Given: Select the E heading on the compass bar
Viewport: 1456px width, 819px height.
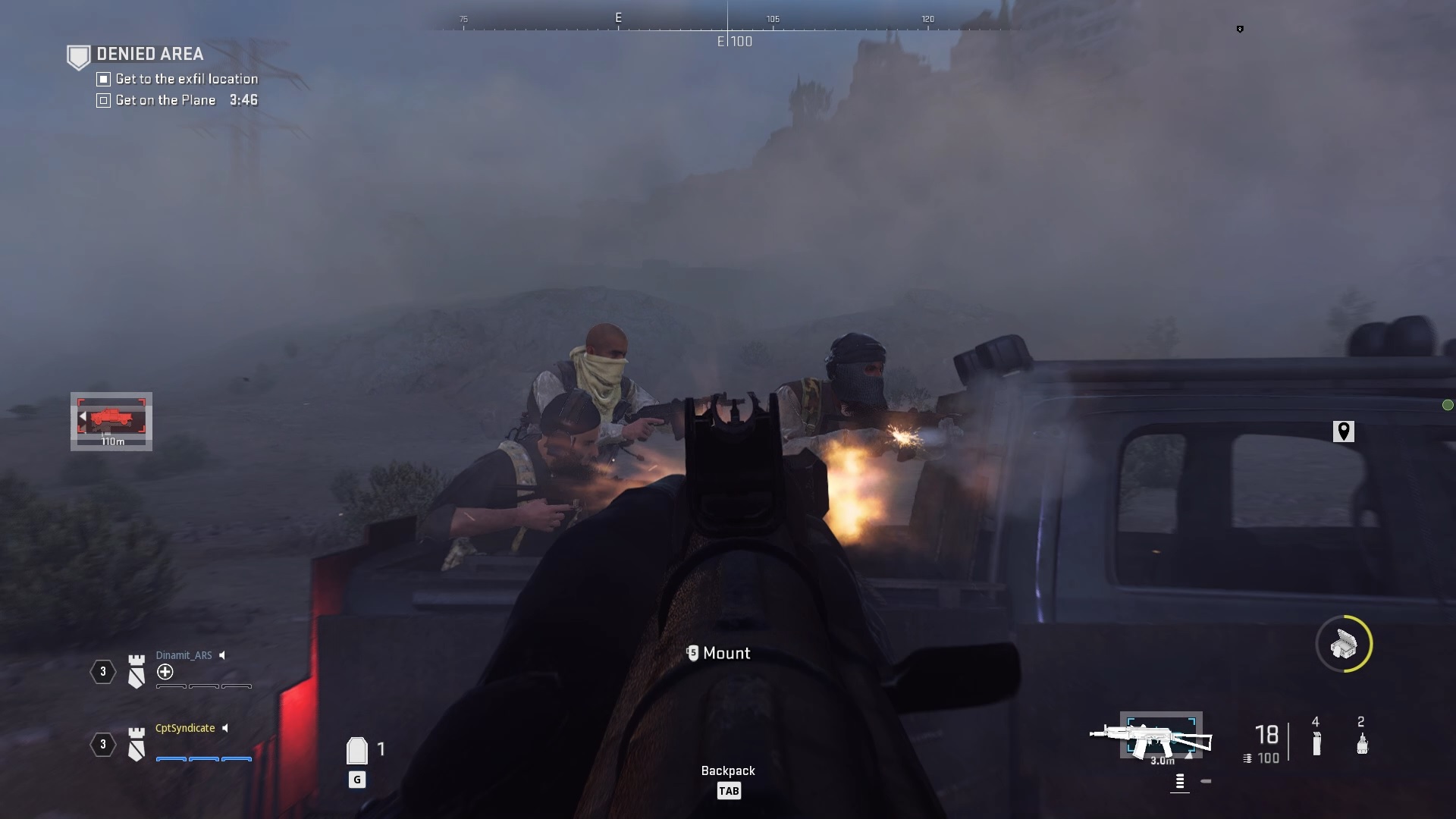Looking at the screenshot, I should click(618, 17).
